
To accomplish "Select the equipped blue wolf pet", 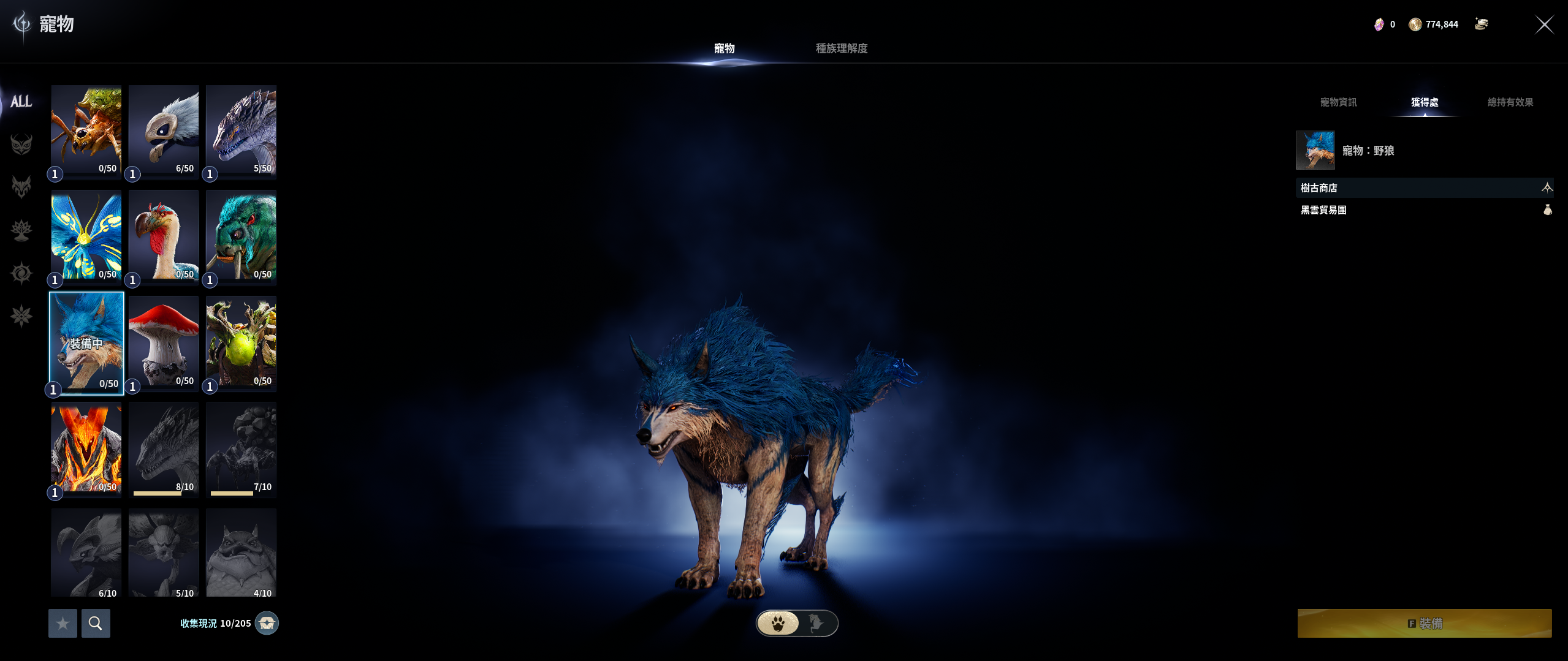I will click(86, 343).
